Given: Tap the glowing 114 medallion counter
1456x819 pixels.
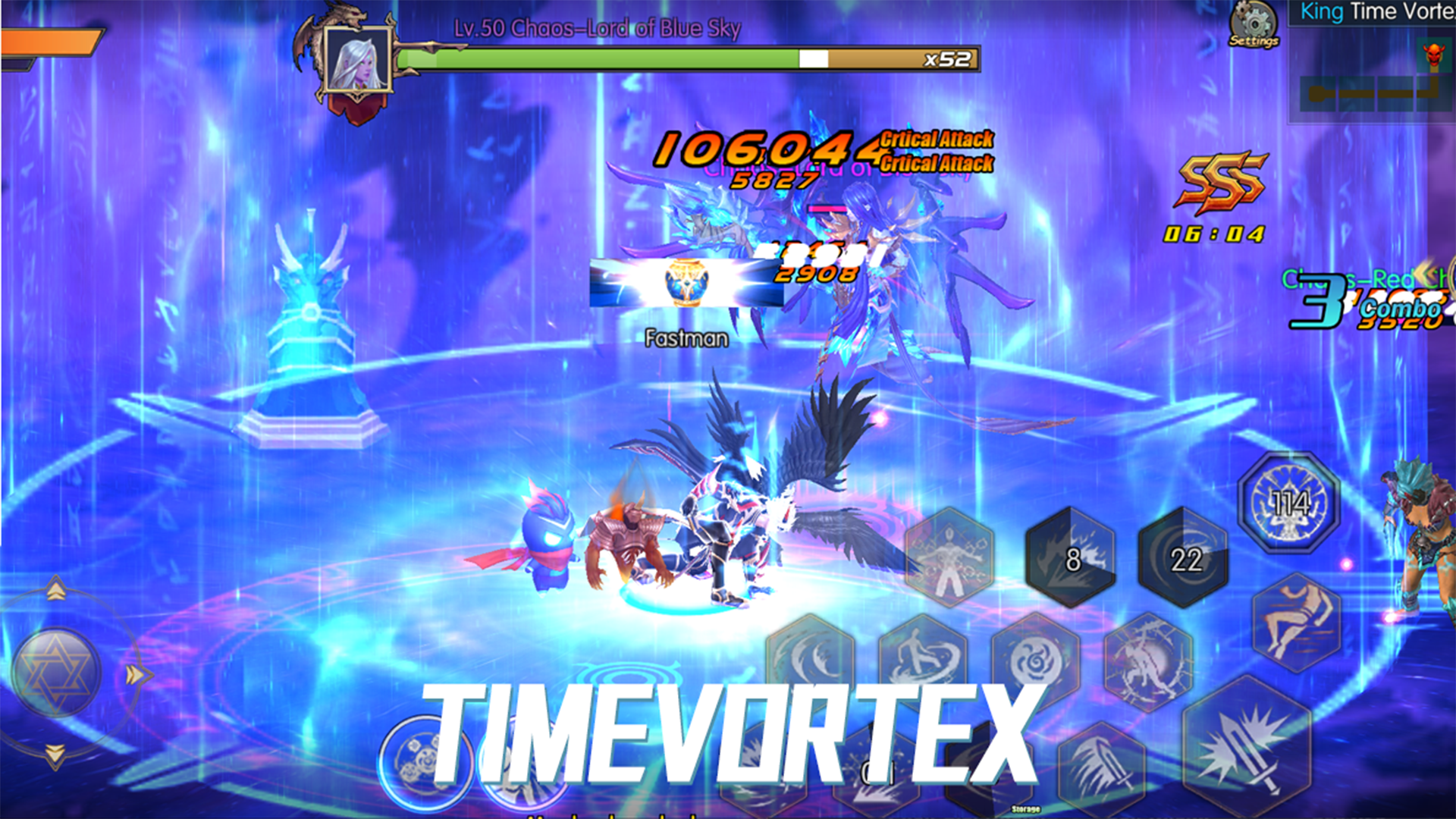Looking at the screenshot, I should tap(1289, 502).
